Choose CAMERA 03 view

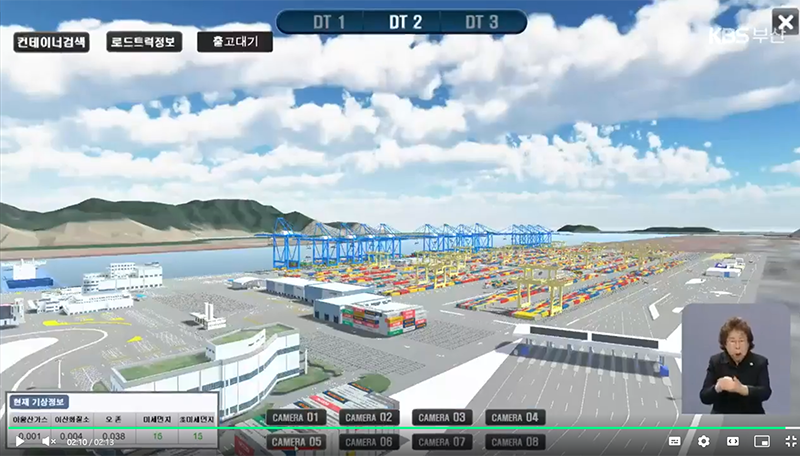[x=441, y=417]
